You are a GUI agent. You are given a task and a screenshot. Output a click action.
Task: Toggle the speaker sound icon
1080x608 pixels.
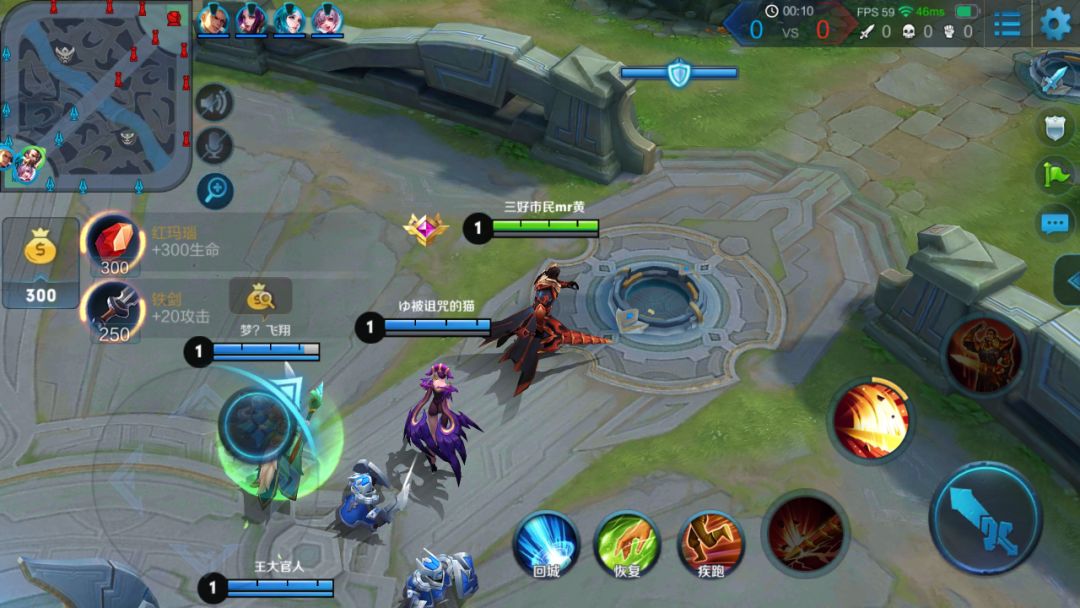[x=214, y=102]
